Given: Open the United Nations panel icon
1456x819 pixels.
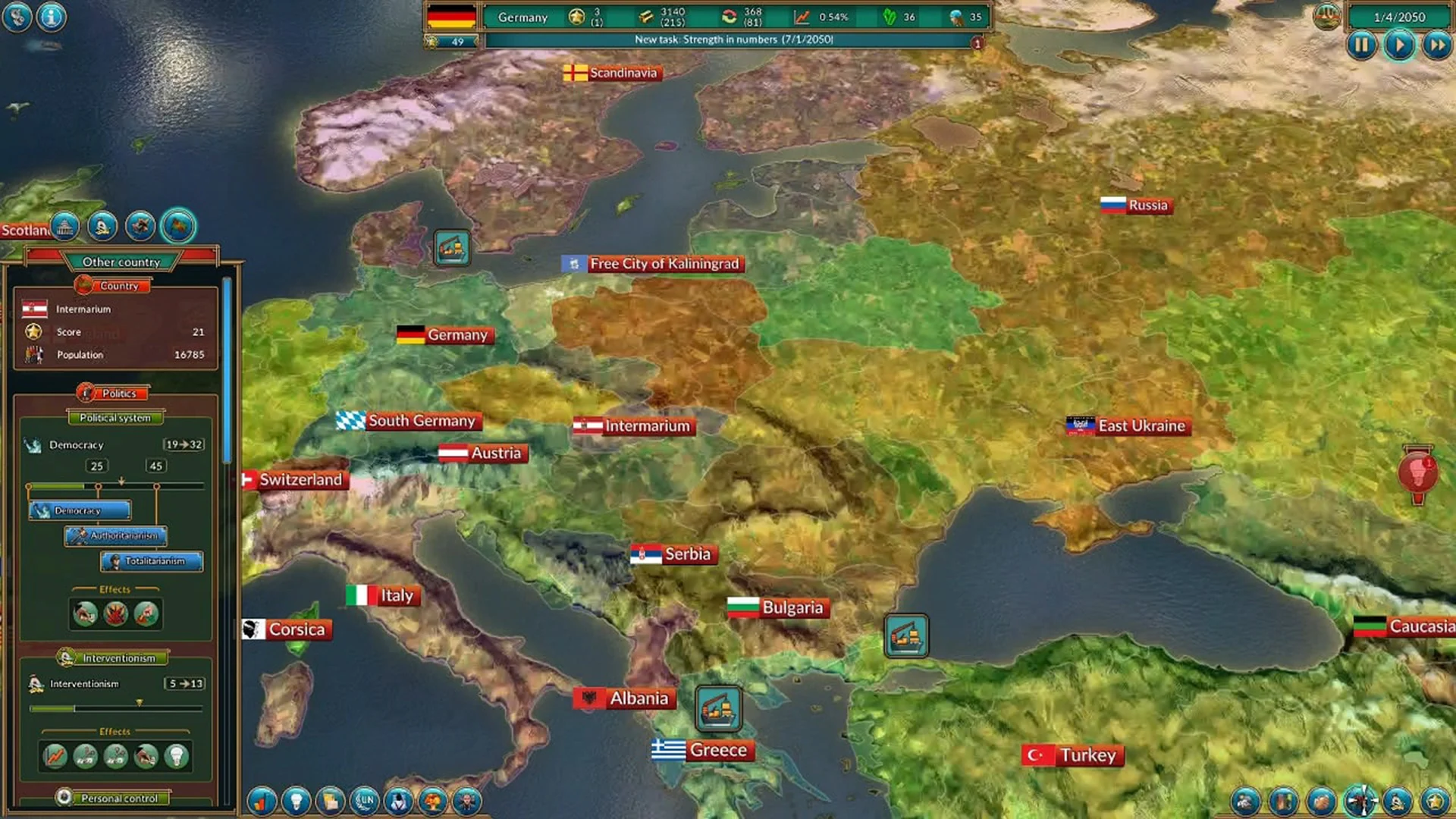Looking at the screenshot, I should point(366,800).
